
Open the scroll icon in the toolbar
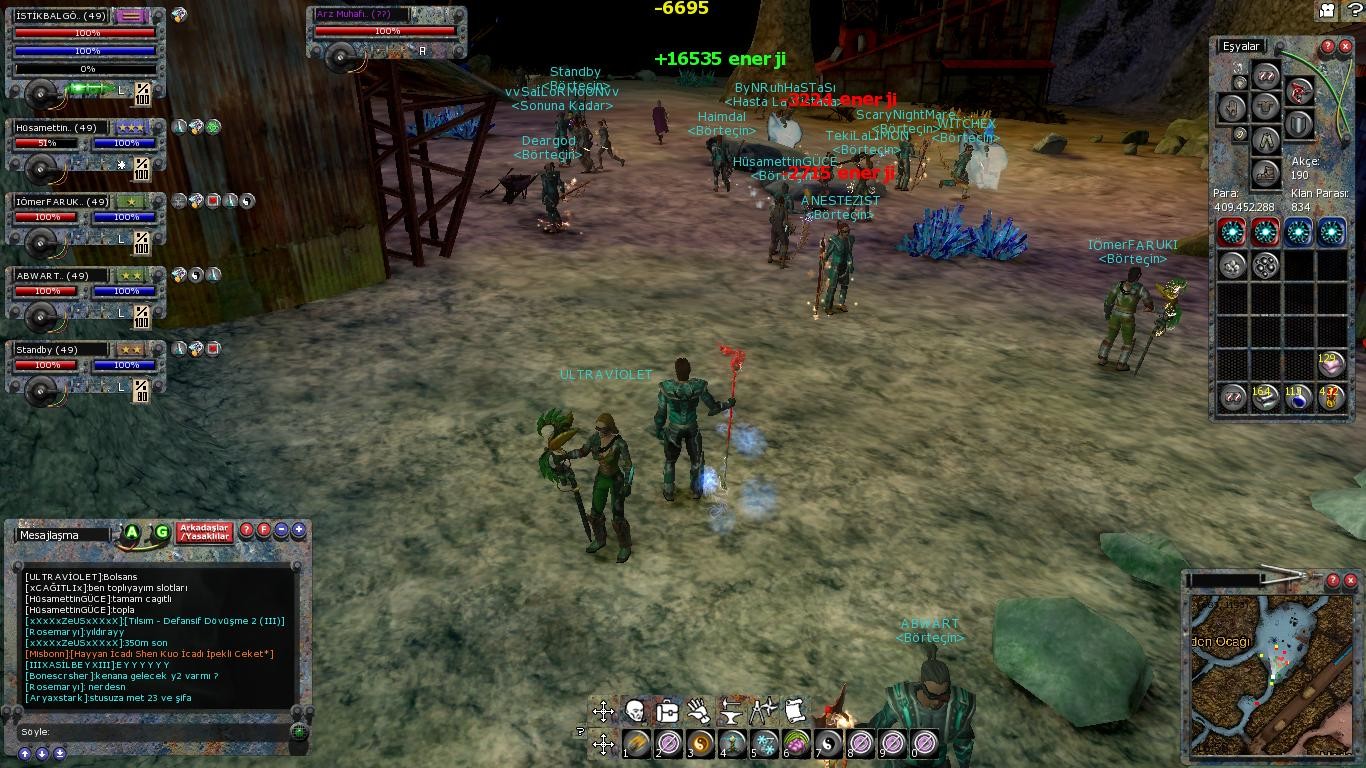[795, 712]
